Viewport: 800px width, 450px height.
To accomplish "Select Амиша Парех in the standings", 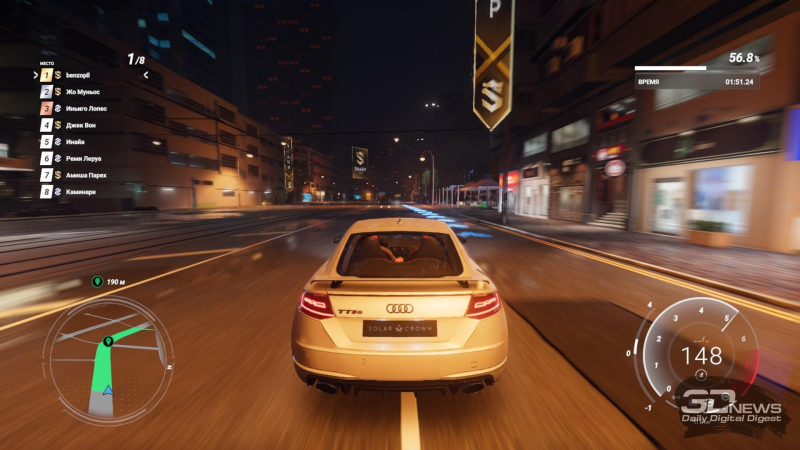I will tap(87, 175).
